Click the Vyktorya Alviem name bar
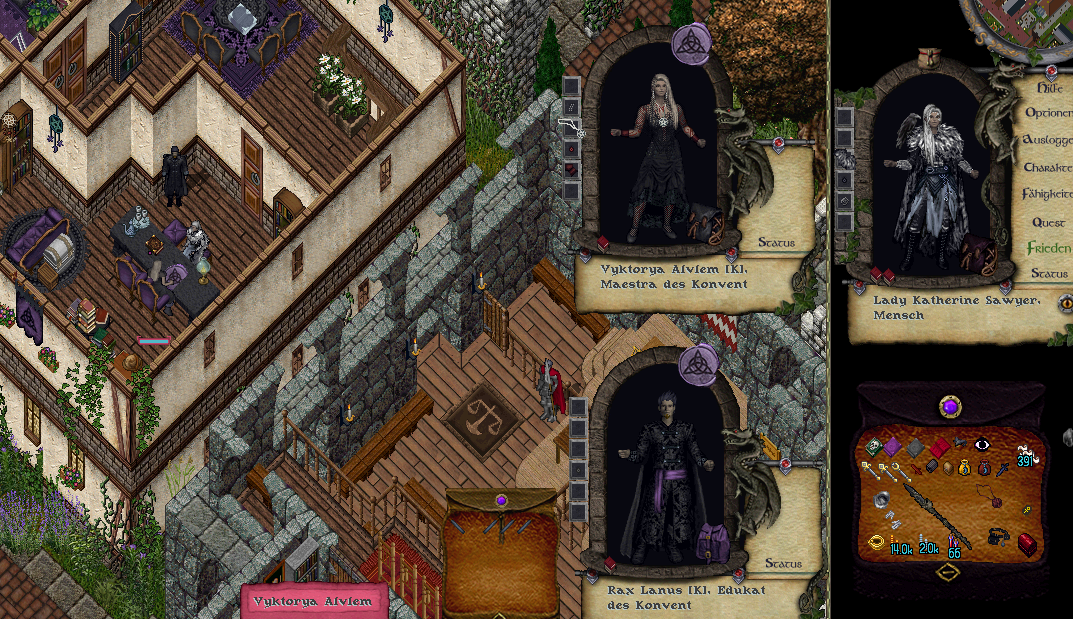The image size is (1073, 619). click(x=314, y=601)
